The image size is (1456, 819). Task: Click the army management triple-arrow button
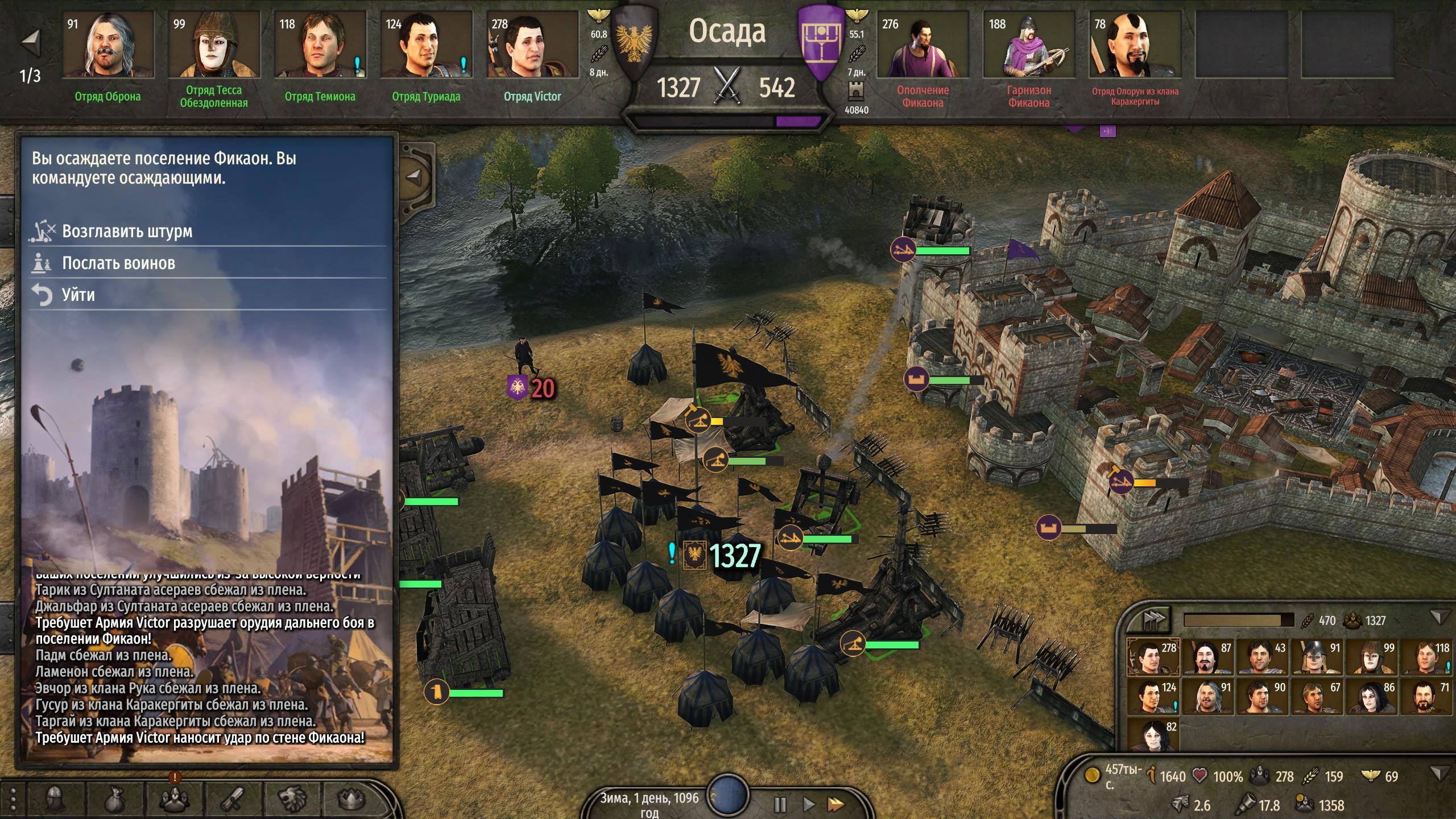pos(1153,619)
